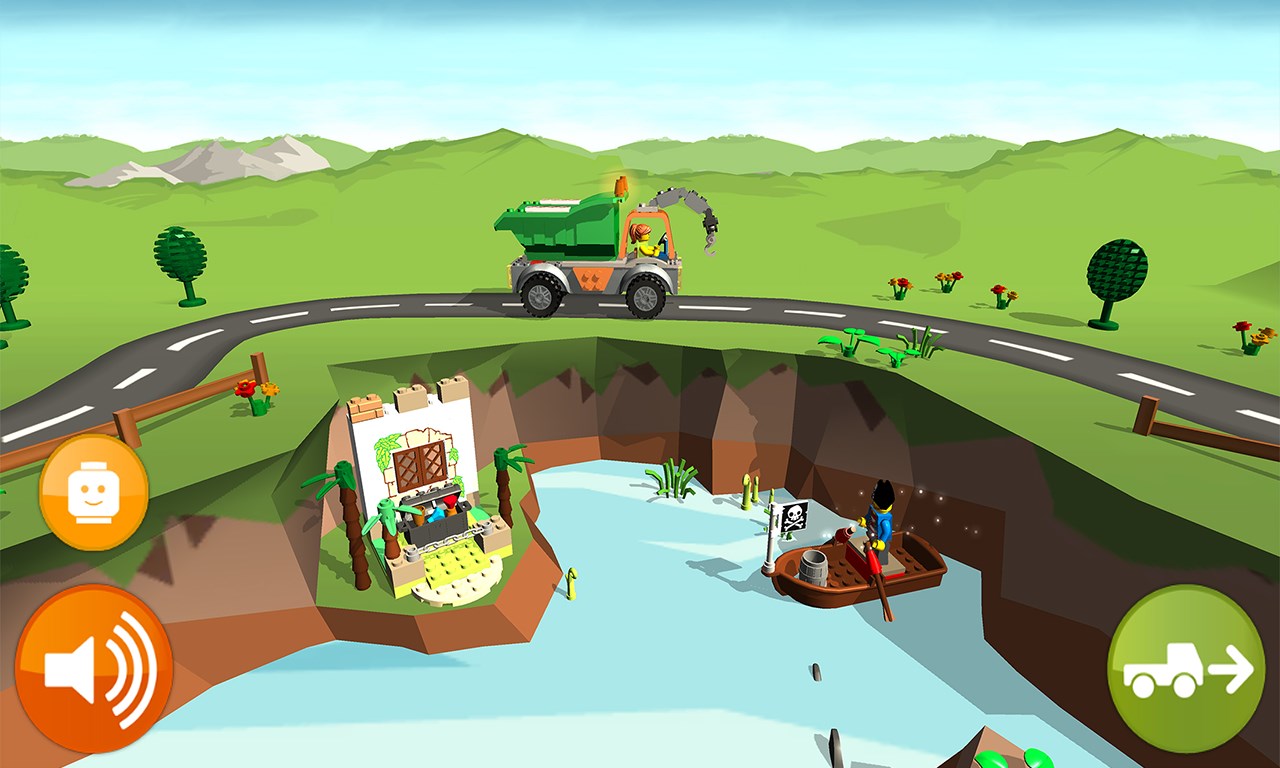This screenshot has height=768, width=1280.
Task: Click the truck driver minifigure
Action: 645,237
